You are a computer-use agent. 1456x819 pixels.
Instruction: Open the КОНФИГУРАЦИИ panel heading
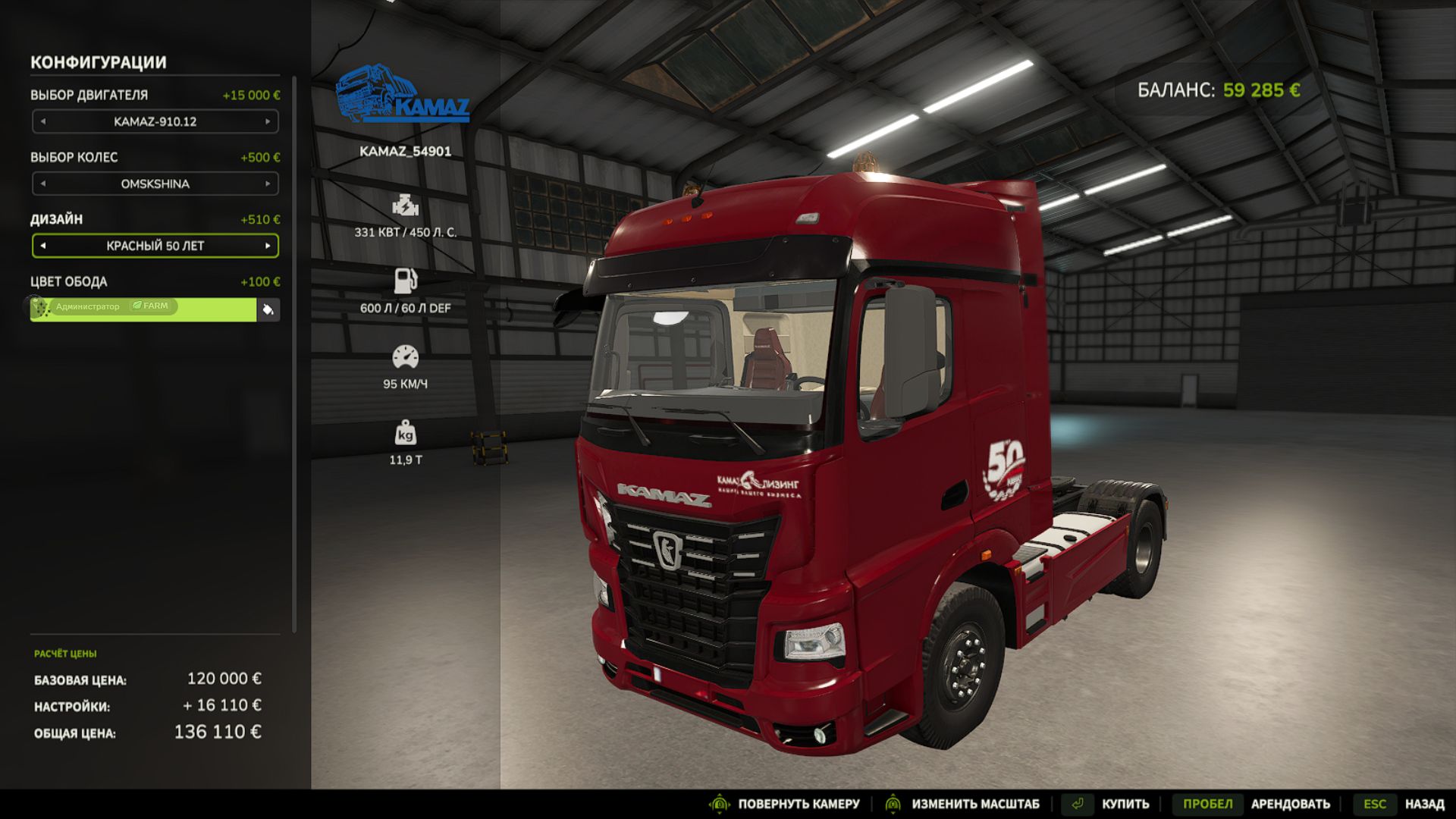click(99, 63)
